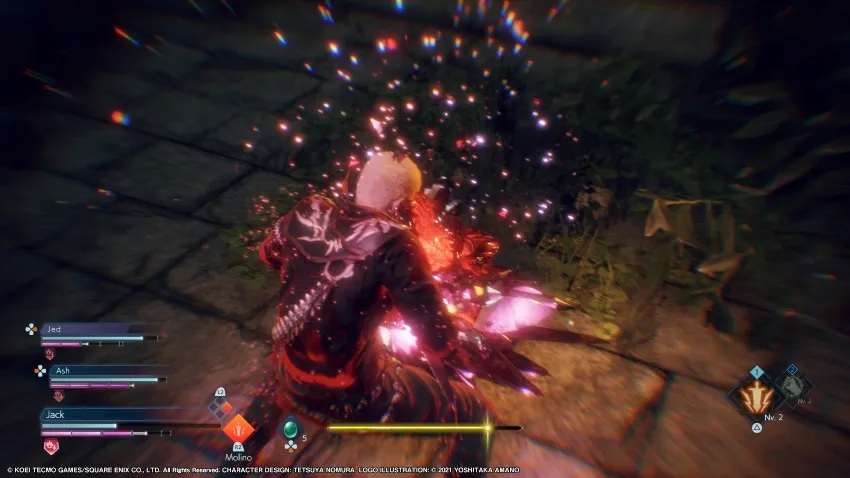Open the four-diamond command selector above Molino
Viewport: 850px width, 478px height.
click(x=219, y=407)
